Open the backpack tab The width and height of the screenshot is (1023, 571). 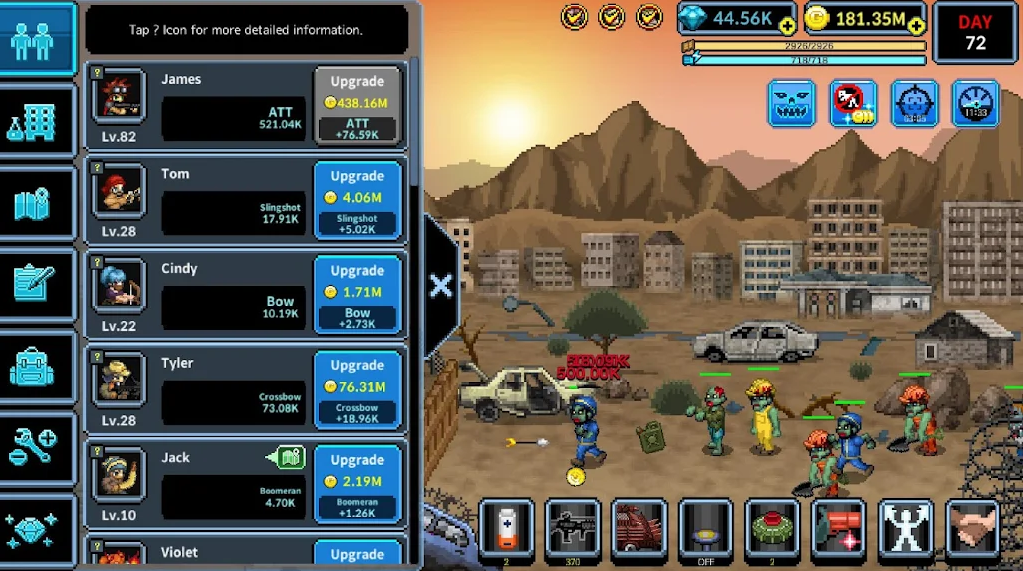pos(38,367)
